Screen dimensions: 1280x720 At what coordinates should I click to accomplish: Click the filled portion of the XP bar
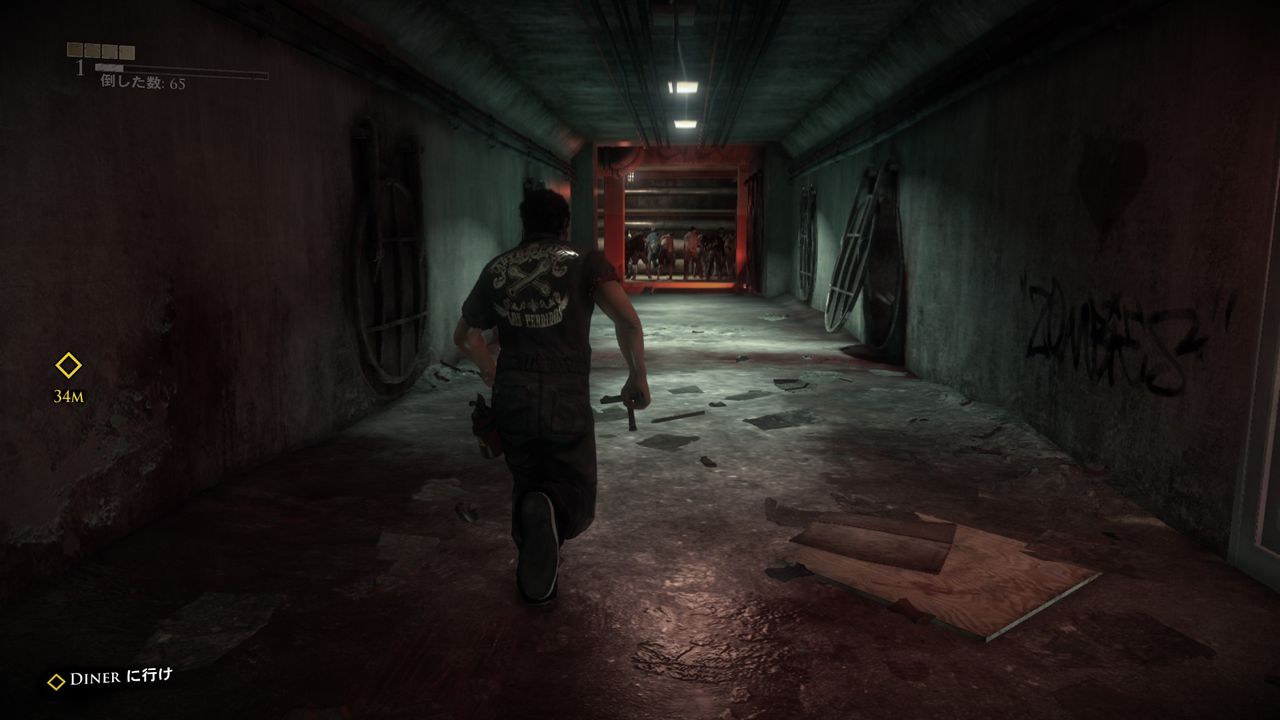point(108,67)
